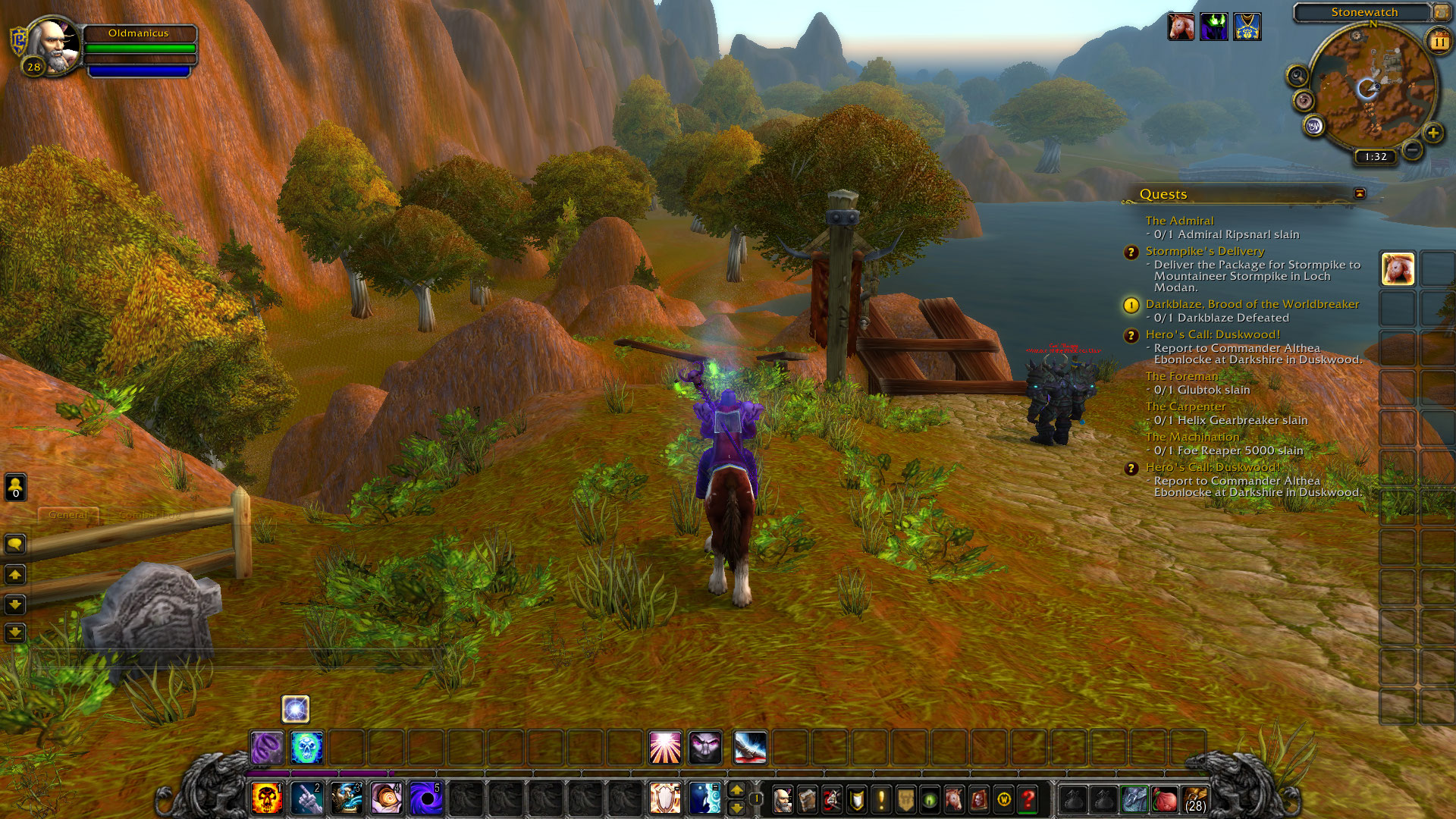
Task: Switch to the General chat tab
Action: tap(67, 515)
